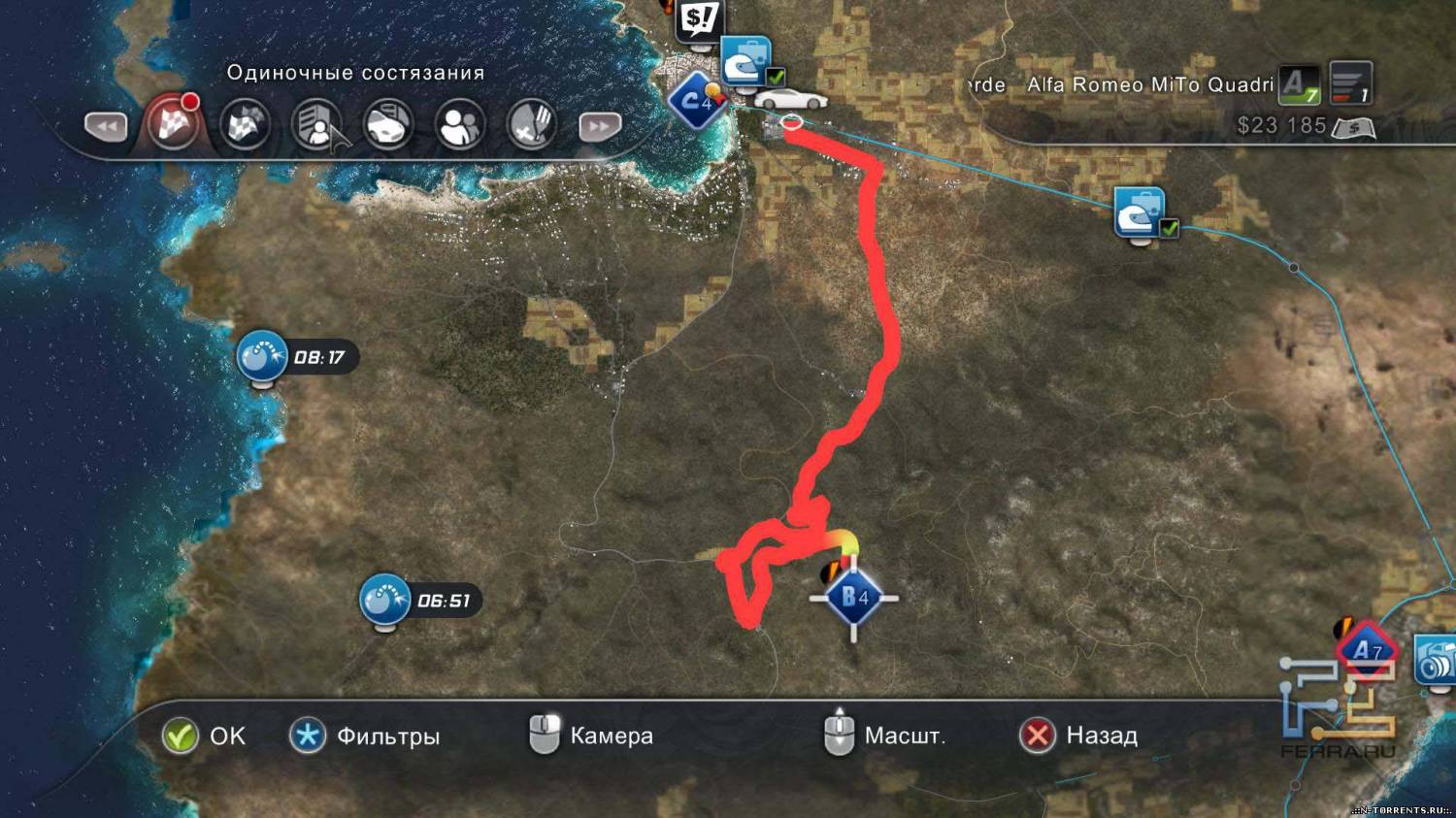1456x818 pixels.
Task: Confirm with the green OK checkmark button
Action: coord(181,736)
